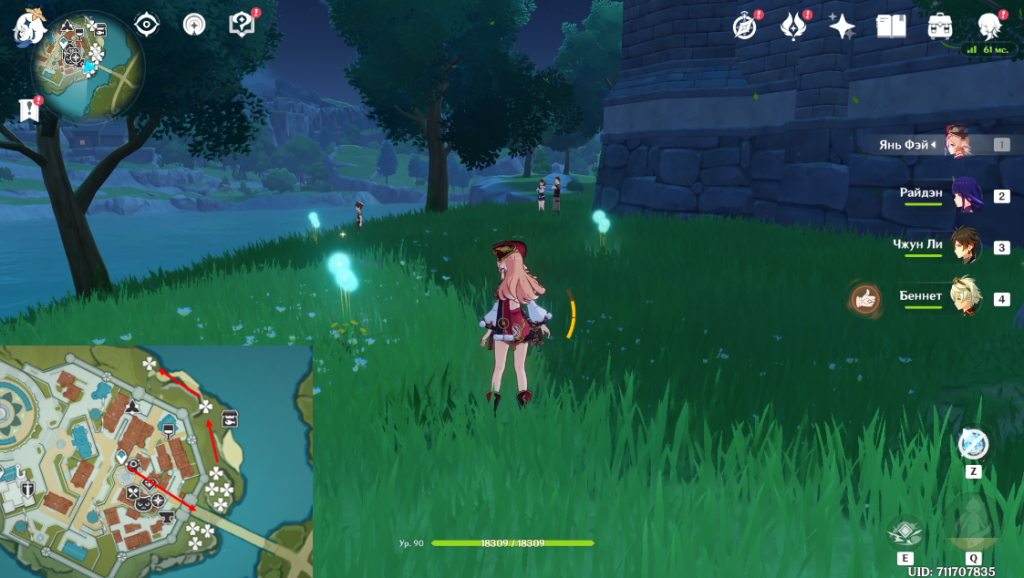1024x578 pixels.
Task: Open the quest banner icon with exclamation mark
Action: coord(28,110)
